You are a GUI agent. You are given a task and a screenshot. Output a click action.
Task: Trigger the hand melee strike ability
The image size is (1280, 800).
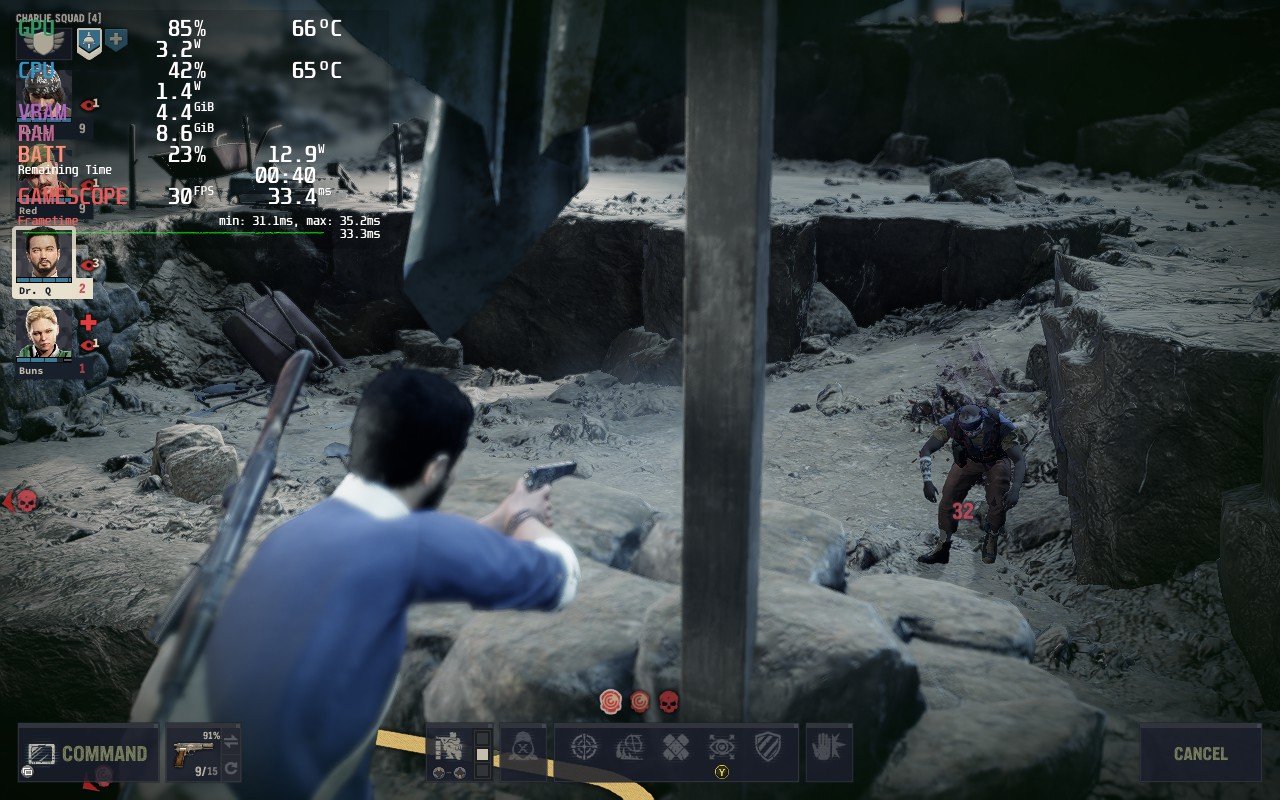pos(829,747)
